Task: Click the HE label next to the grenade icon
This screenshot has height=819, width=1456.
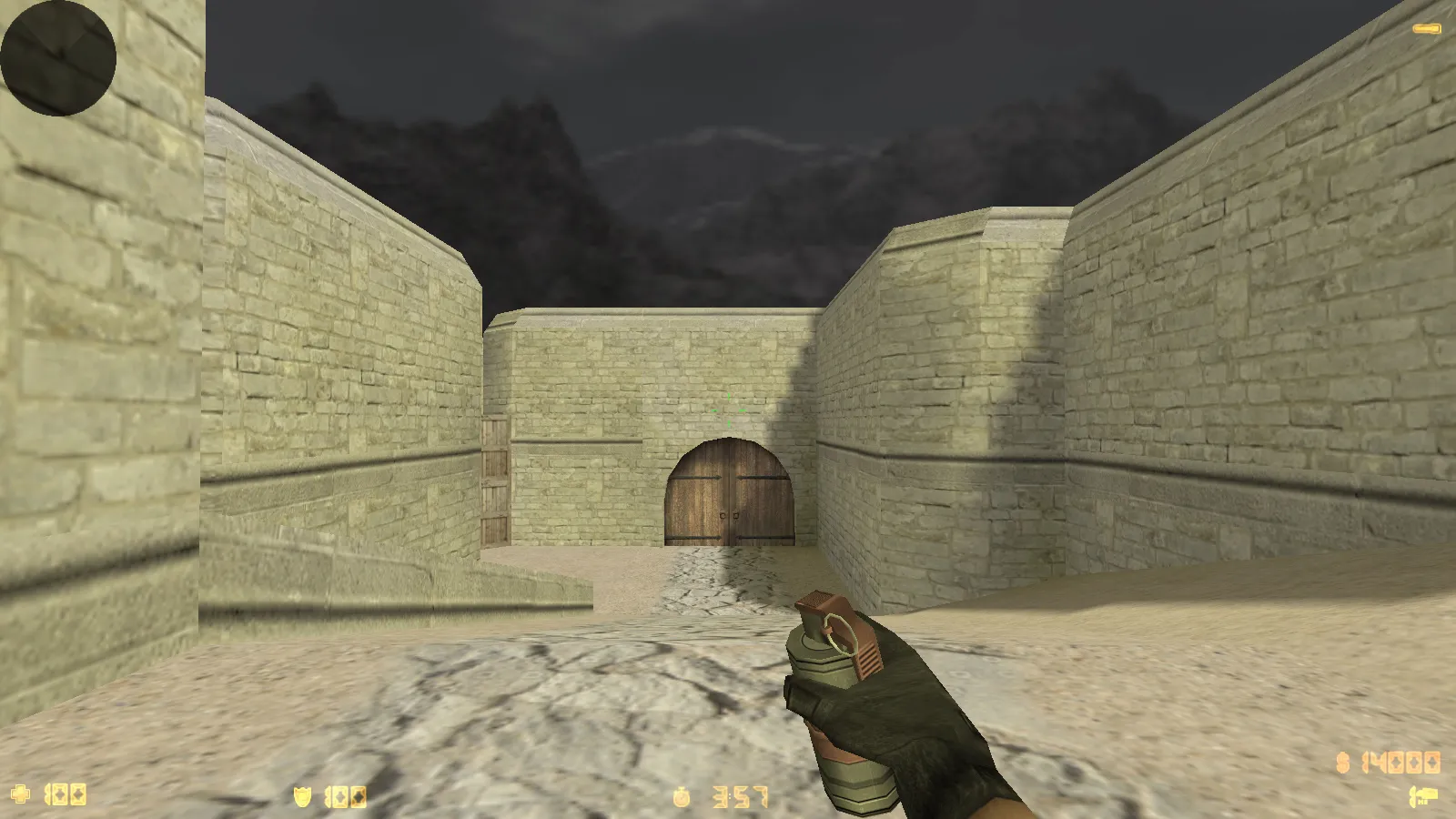Action: 1423,801
